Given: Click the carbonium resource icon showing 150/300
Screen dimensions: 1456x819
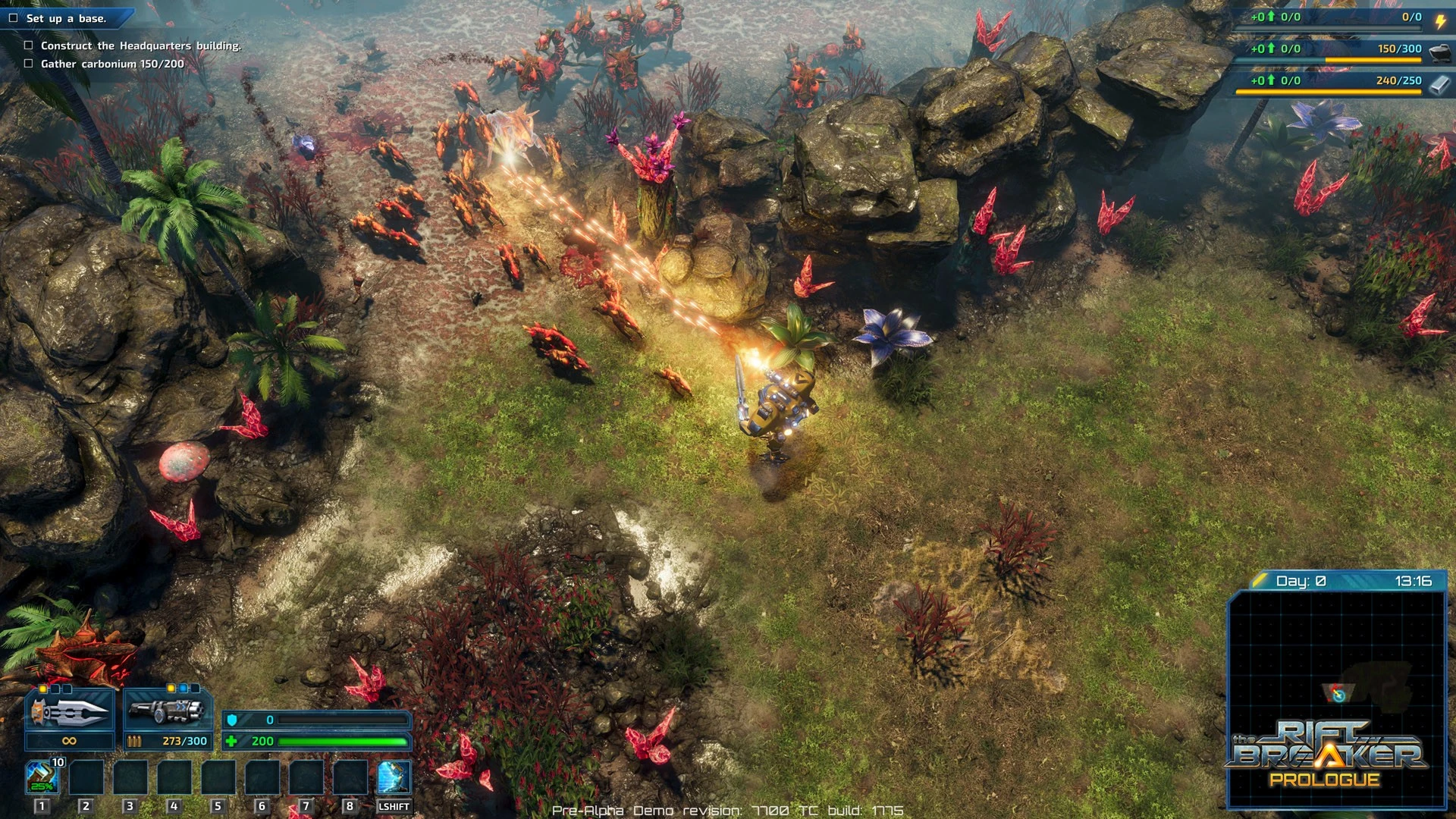Looking at the screenshot, I should (x=1439, y=52).
